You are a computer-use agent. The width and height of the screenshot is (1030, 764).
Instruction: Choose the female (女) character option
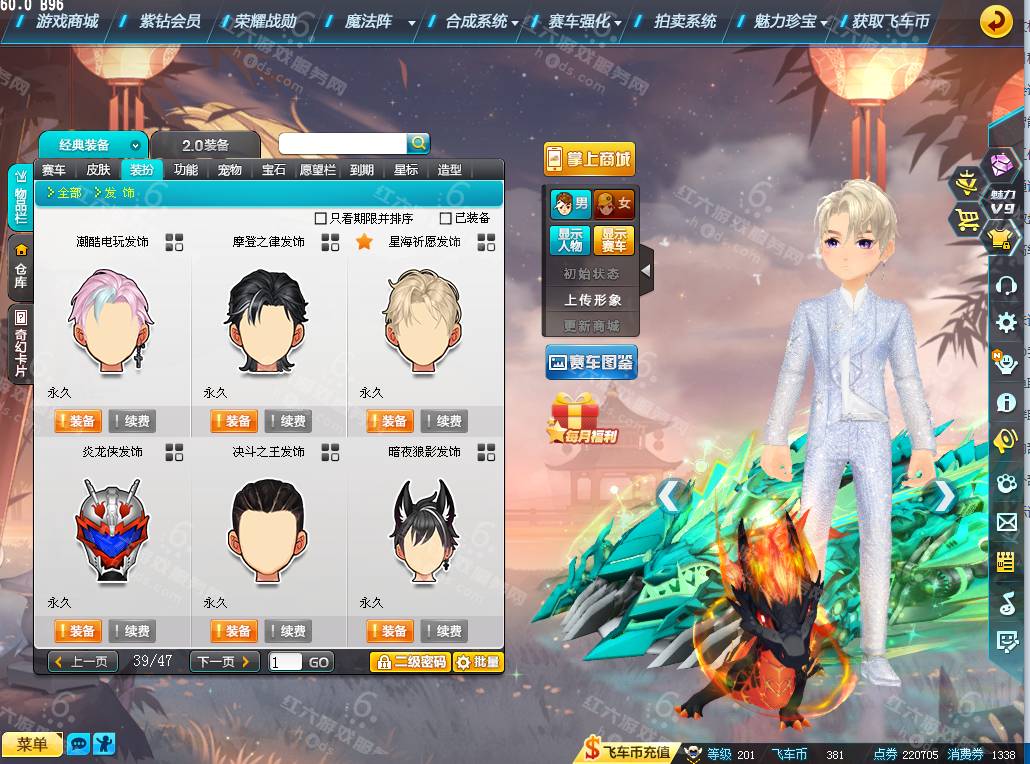614,205
